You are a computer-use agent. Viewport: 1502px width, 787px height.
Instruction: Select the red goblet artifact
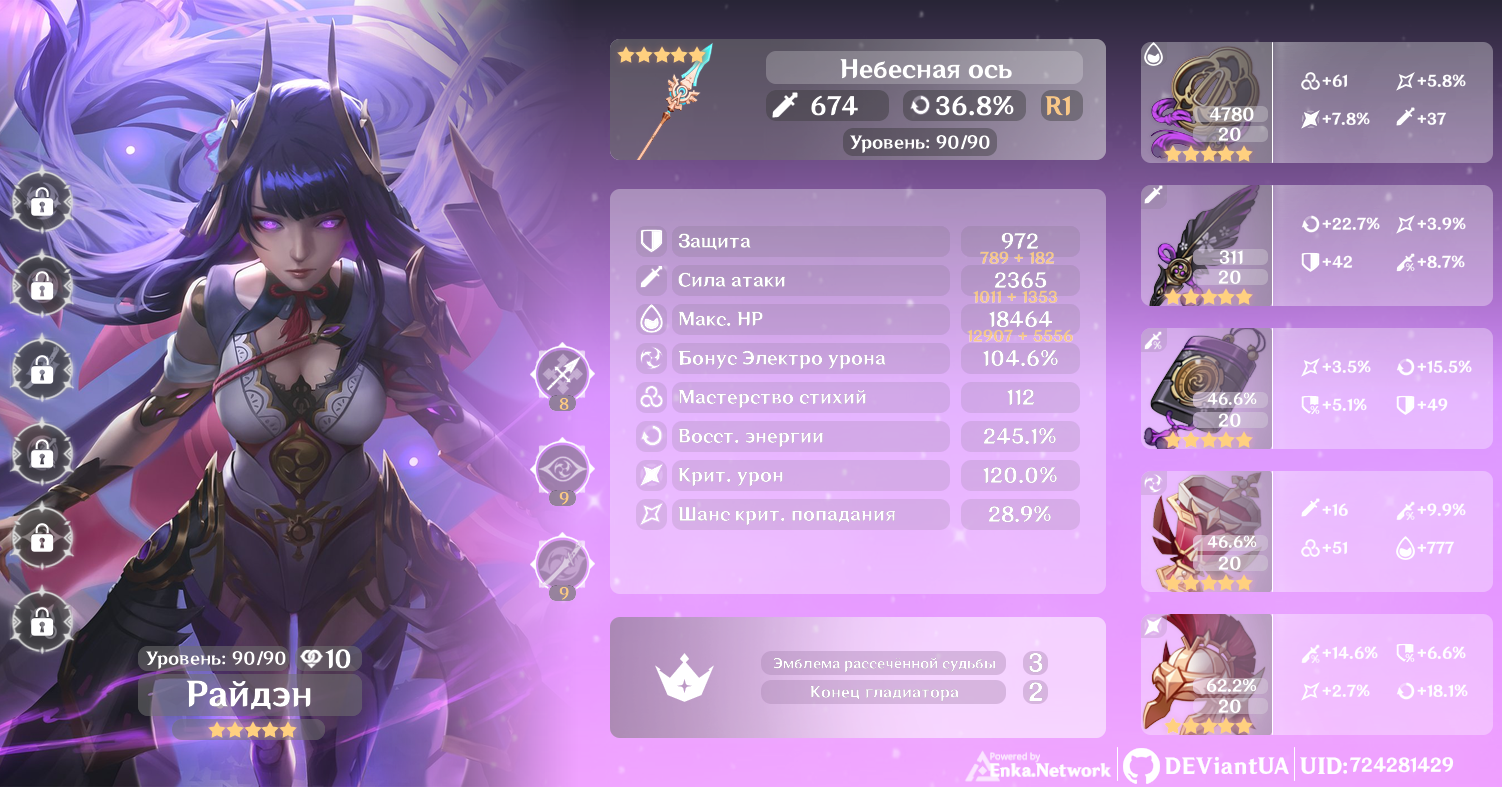click(1206, 532)
